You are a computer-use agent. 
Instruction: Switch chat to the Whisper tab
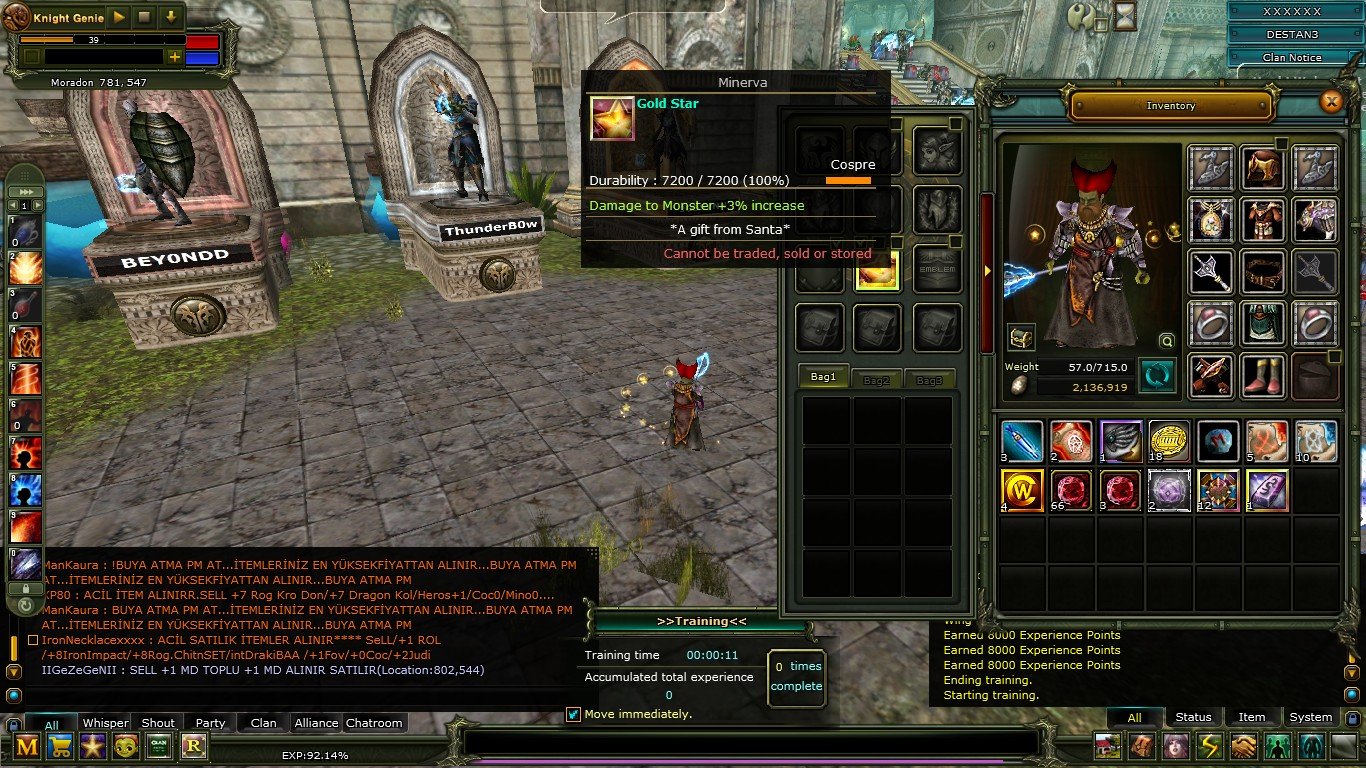pyautogui.click(x=105, y=723)
